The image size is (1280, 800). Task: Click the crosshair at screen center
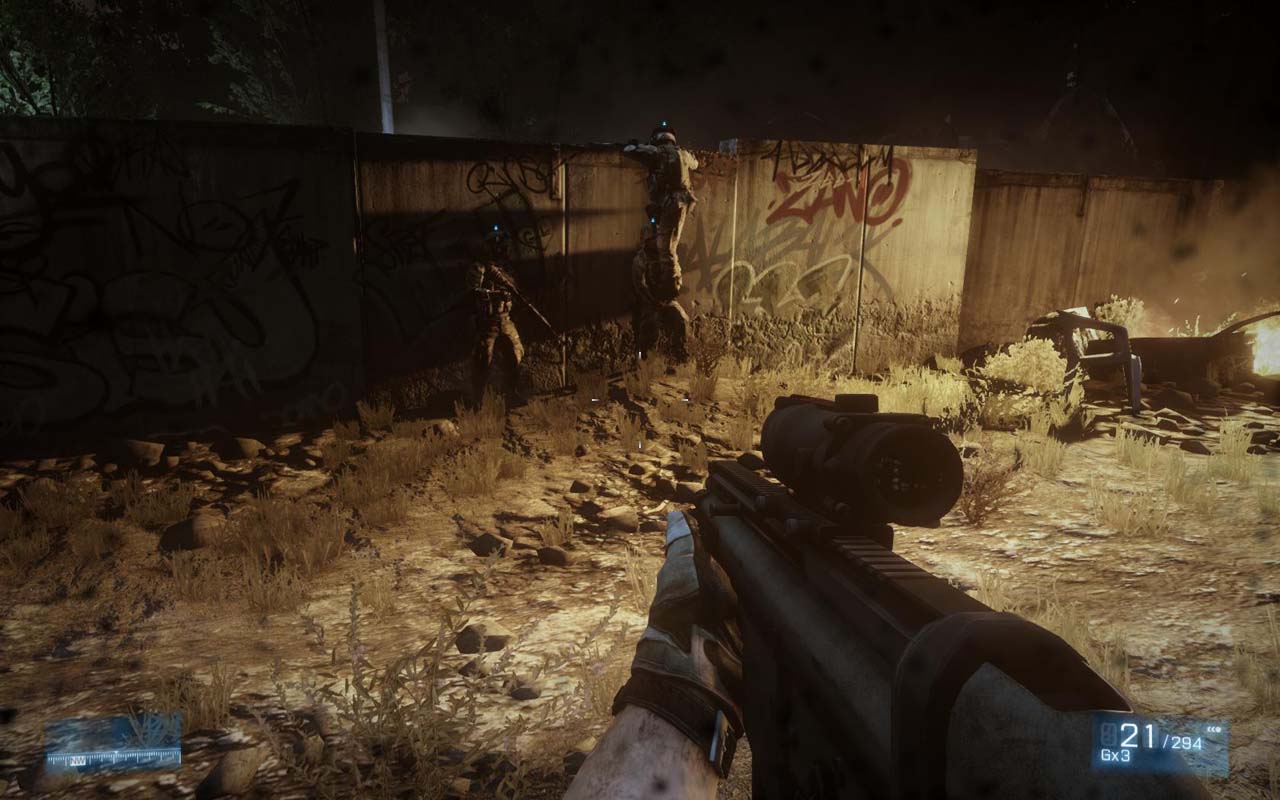tap(640, 400)
